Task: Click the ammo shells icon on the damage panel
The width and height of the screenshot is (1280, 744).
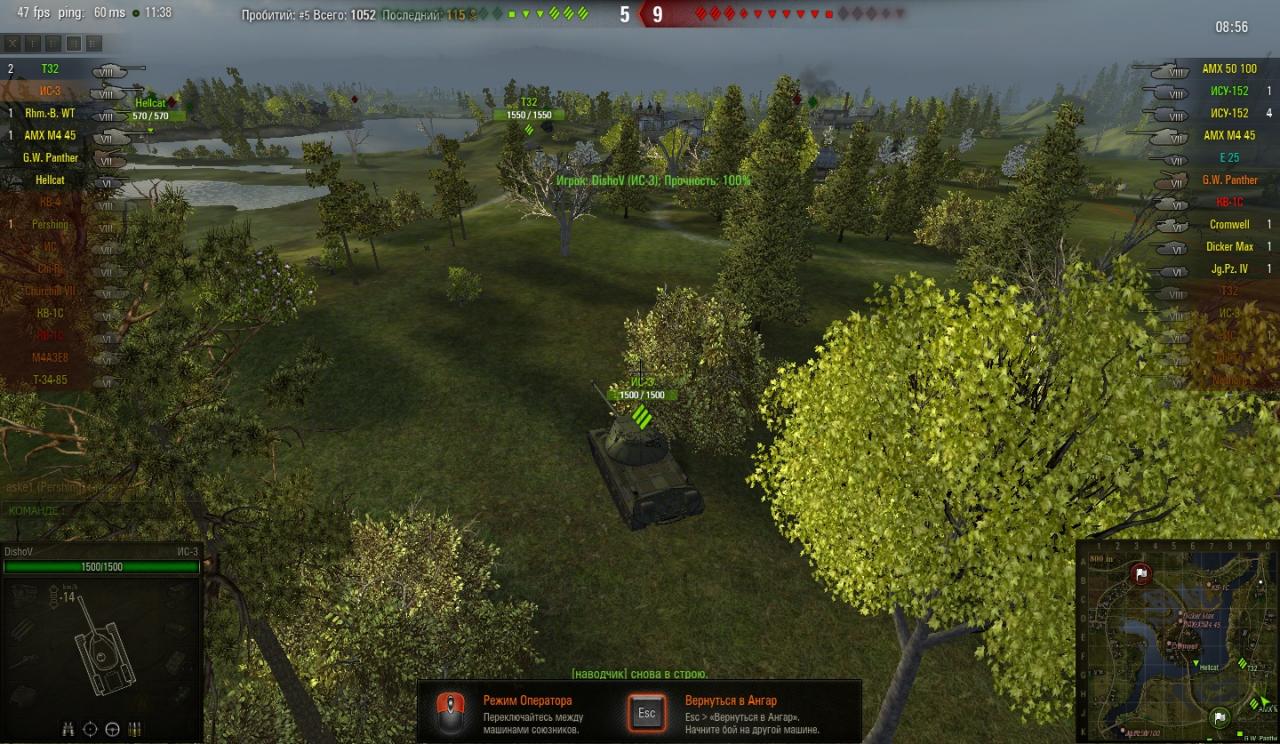Action: tap(134, 728)
